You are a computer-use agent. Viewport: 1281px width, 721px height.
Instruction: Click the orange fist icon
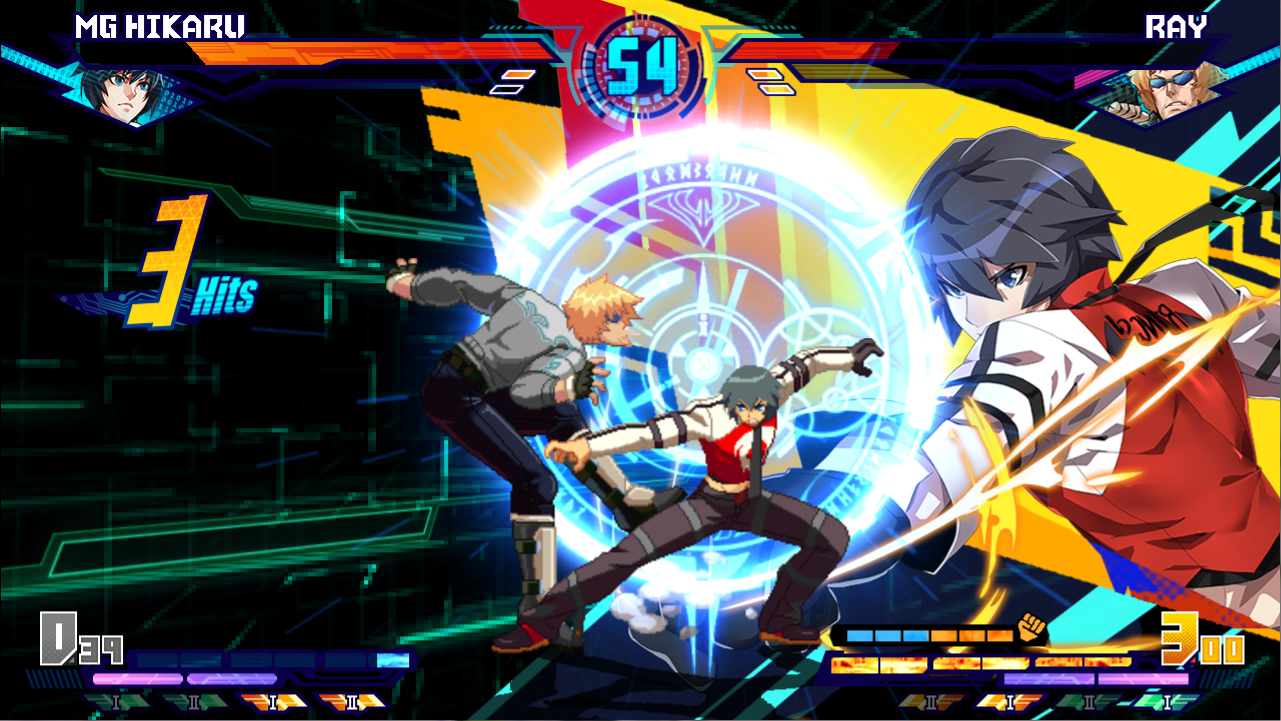[x=1031, y=629]
